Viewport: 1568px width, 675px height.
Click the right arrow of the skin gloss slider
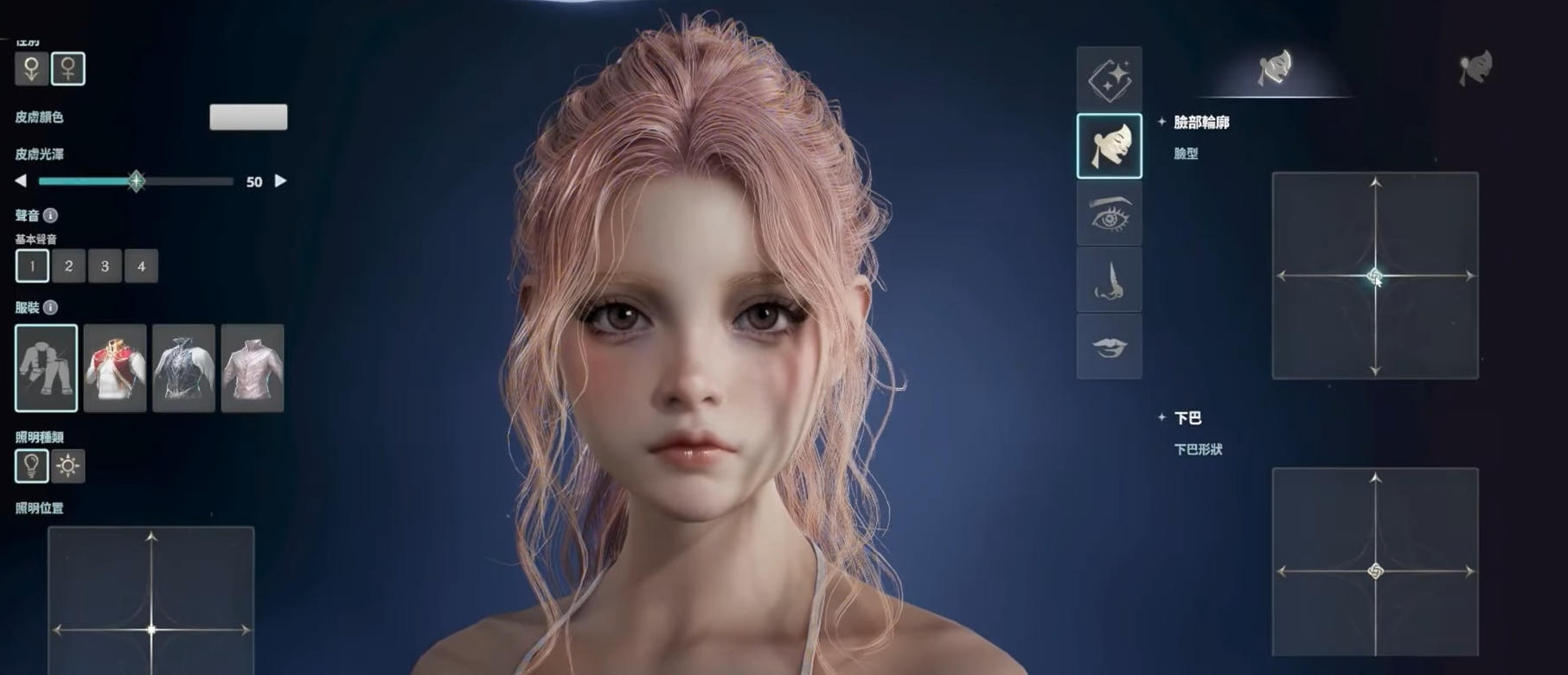pos(280,181)
